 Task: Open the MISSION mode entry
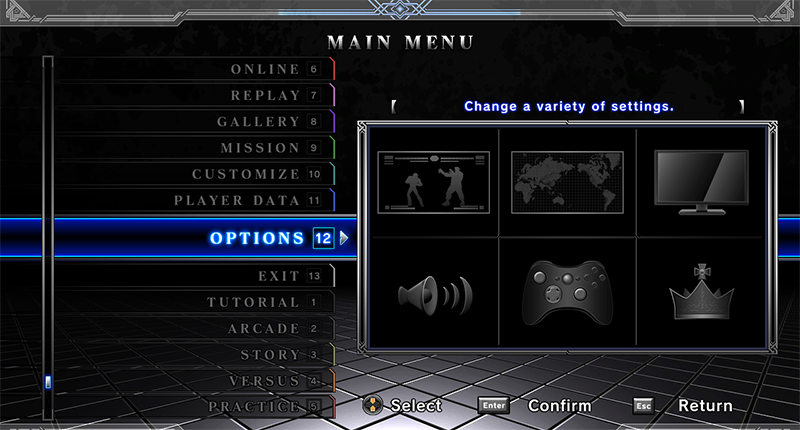coord(260,147)
